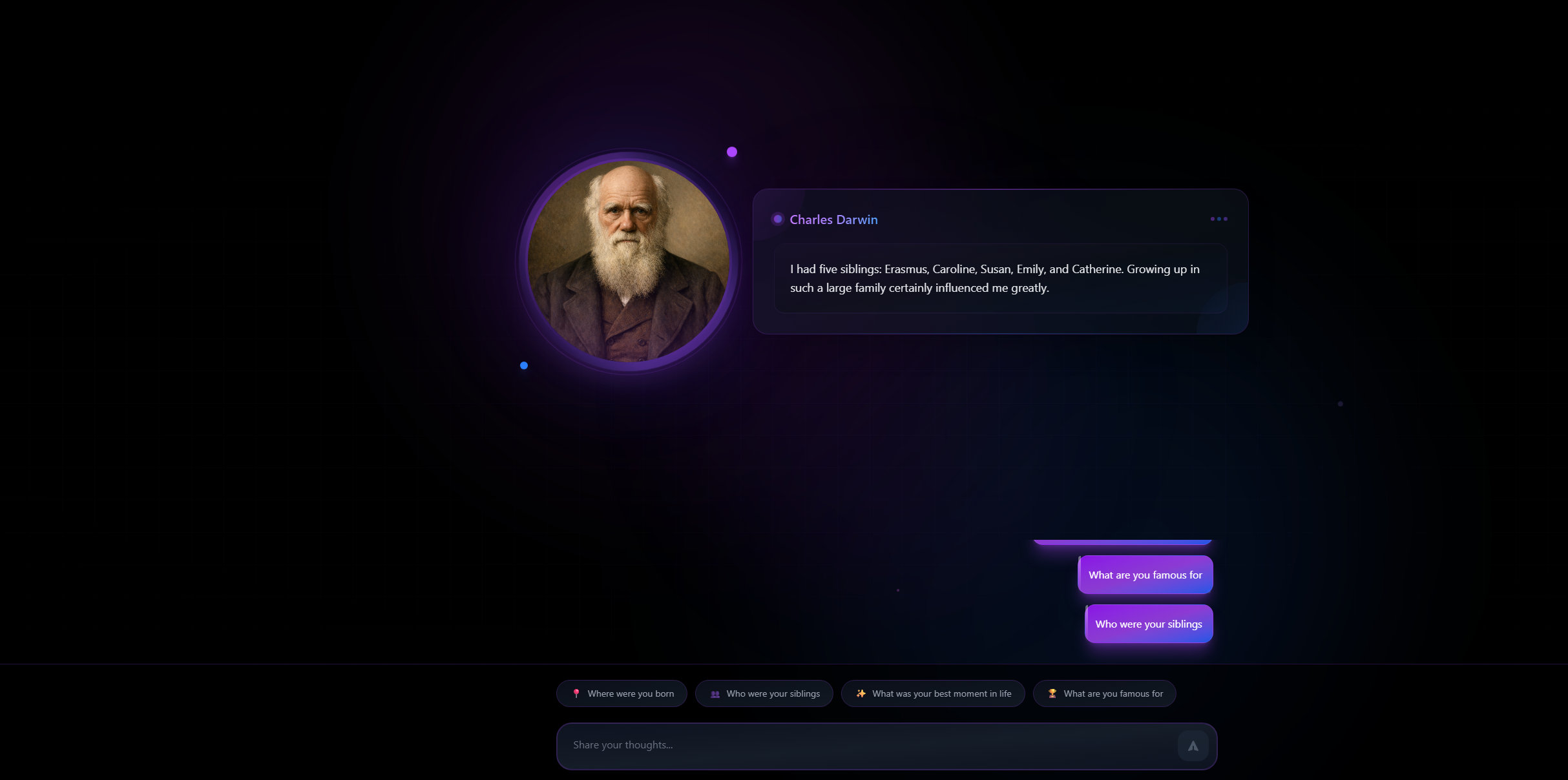Click the 'Charles Darwin' name label

pyautogui.click(x=833, y=220)
